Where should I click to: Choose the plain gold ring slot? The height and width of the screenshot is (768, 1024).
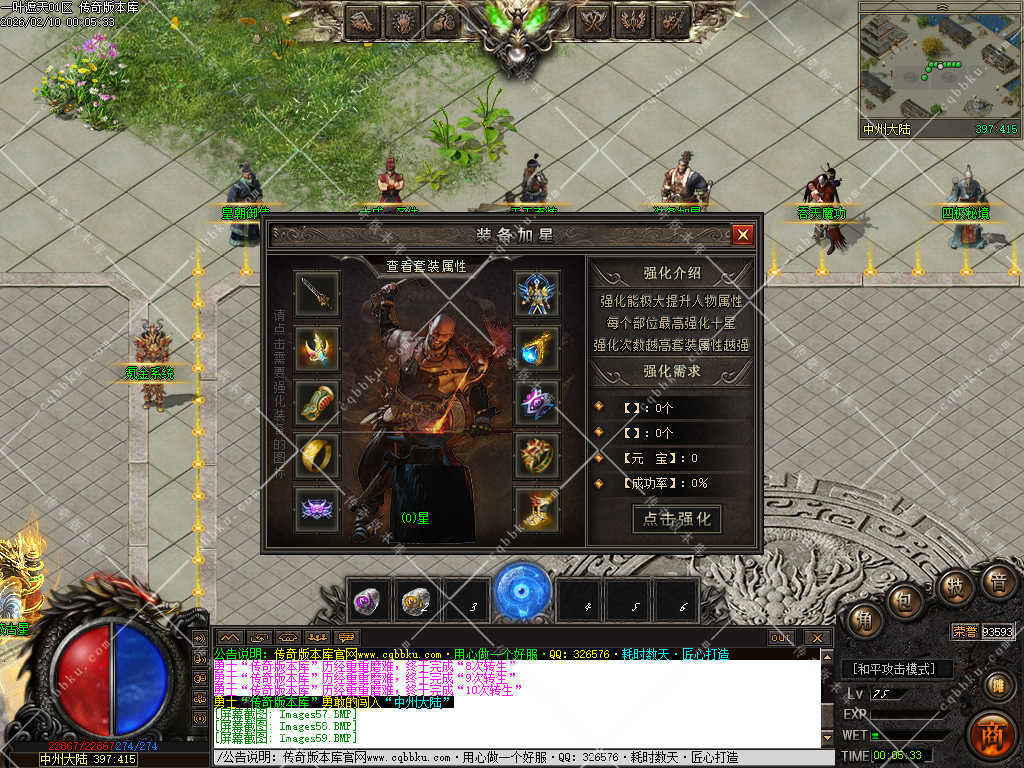coord(317,455)
